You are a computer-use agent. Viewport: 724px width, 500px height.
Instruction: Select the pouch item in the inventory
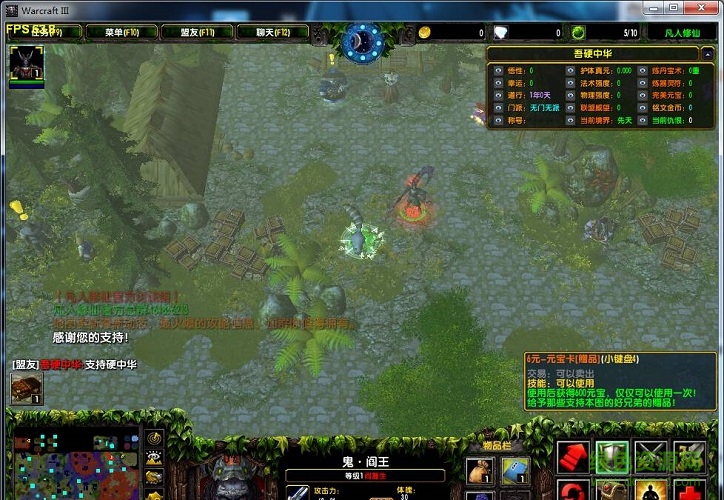(480, 472)
